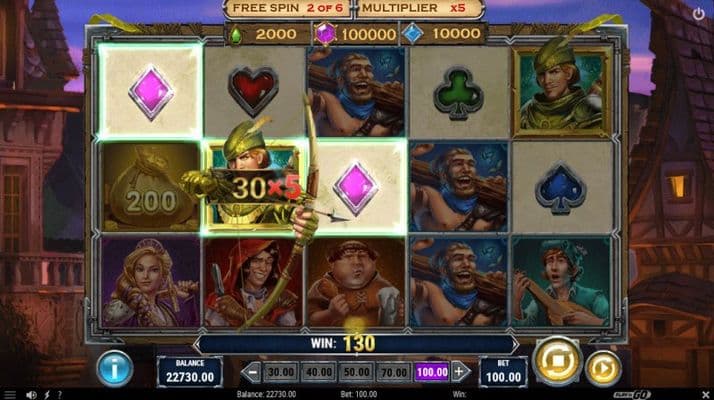Activate the small gold autoplay button

(x=602, y=368)
